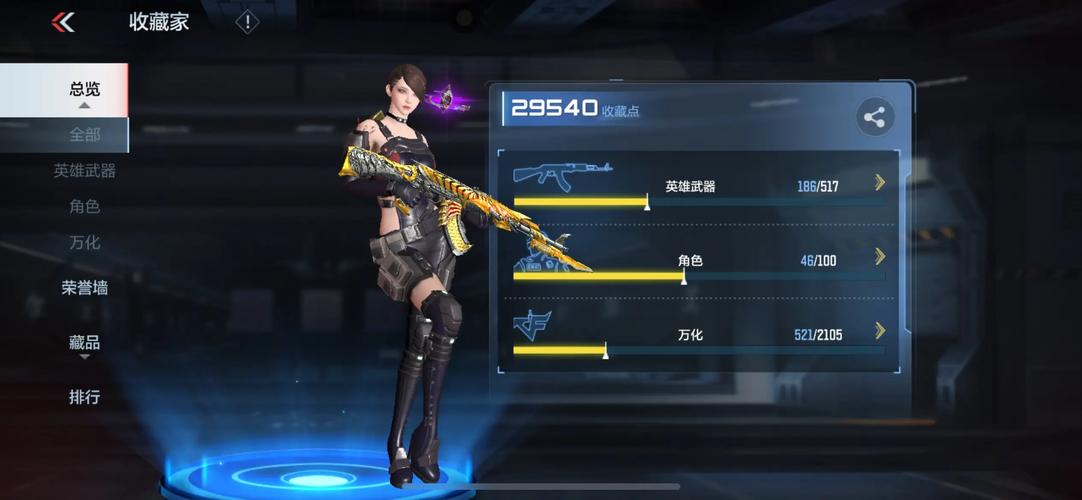Show the 角色 sidebar category
The height and width of the screenshot is (500, 1082).
tap(84, 207)
